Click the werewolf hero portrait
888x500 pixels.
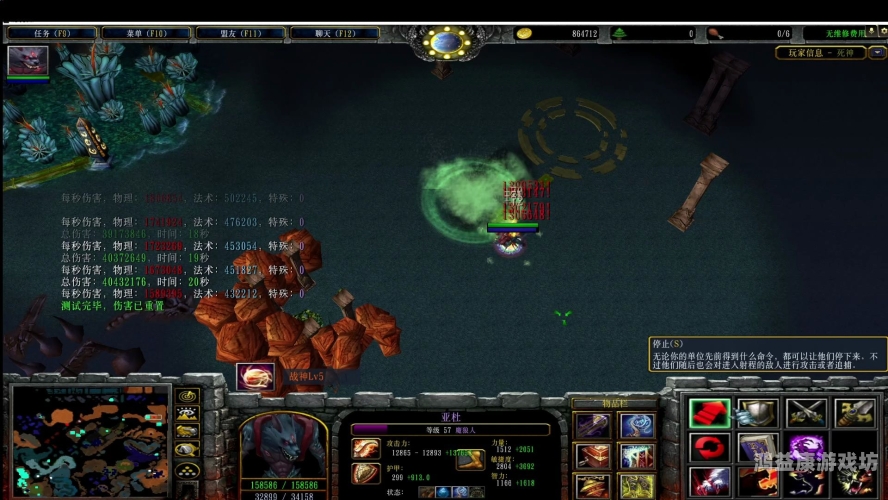click(x=283, y=441)
